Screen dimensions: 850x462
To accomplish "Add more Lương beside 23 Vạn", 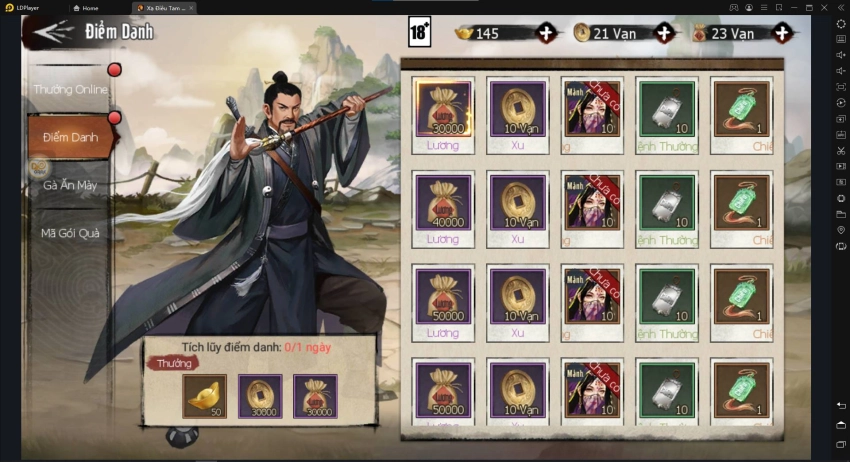I will [782, 33].
